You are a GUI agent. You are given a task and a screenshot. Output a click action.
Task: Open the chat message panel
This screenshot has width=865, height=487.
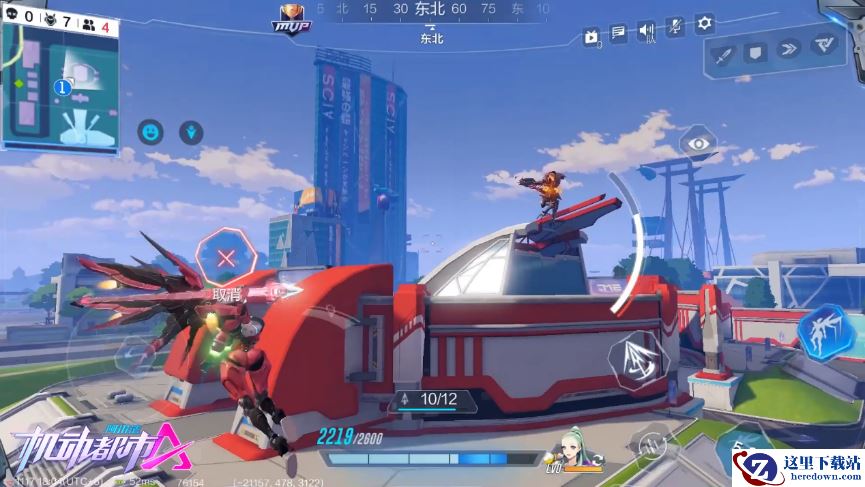tap(619, 33)
